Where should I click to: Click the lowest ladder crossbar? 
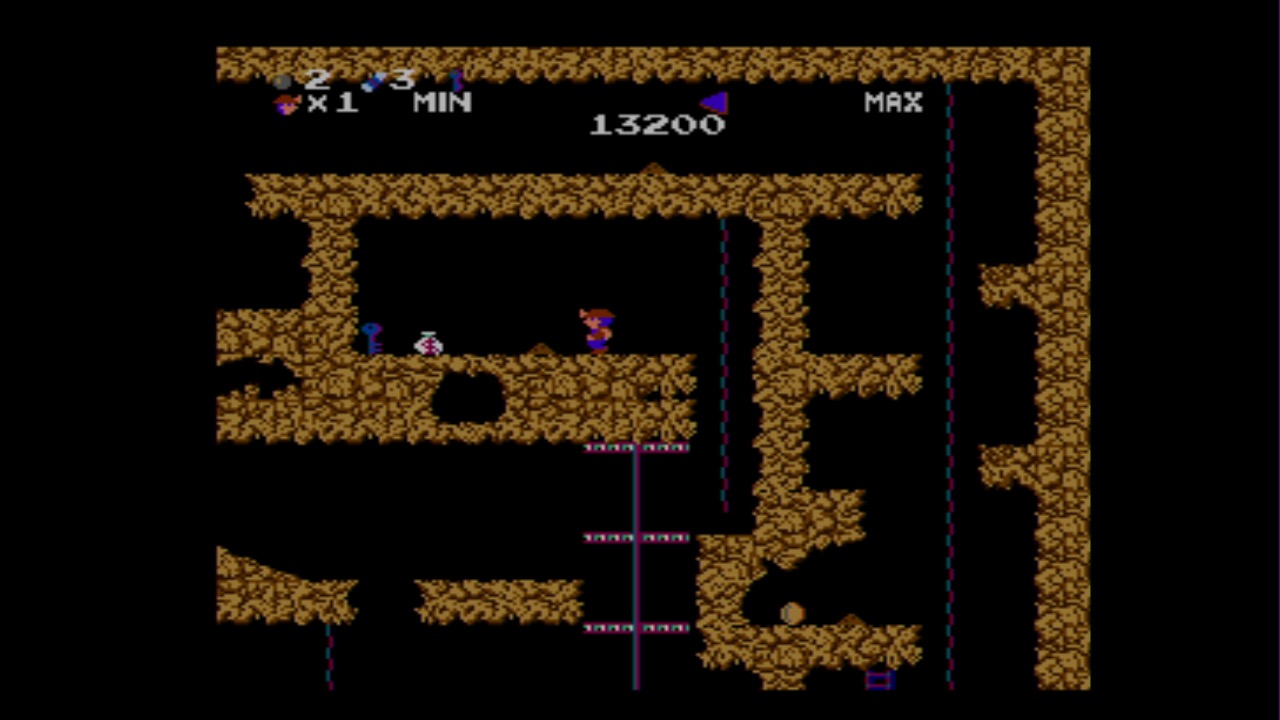coord(637,627)
